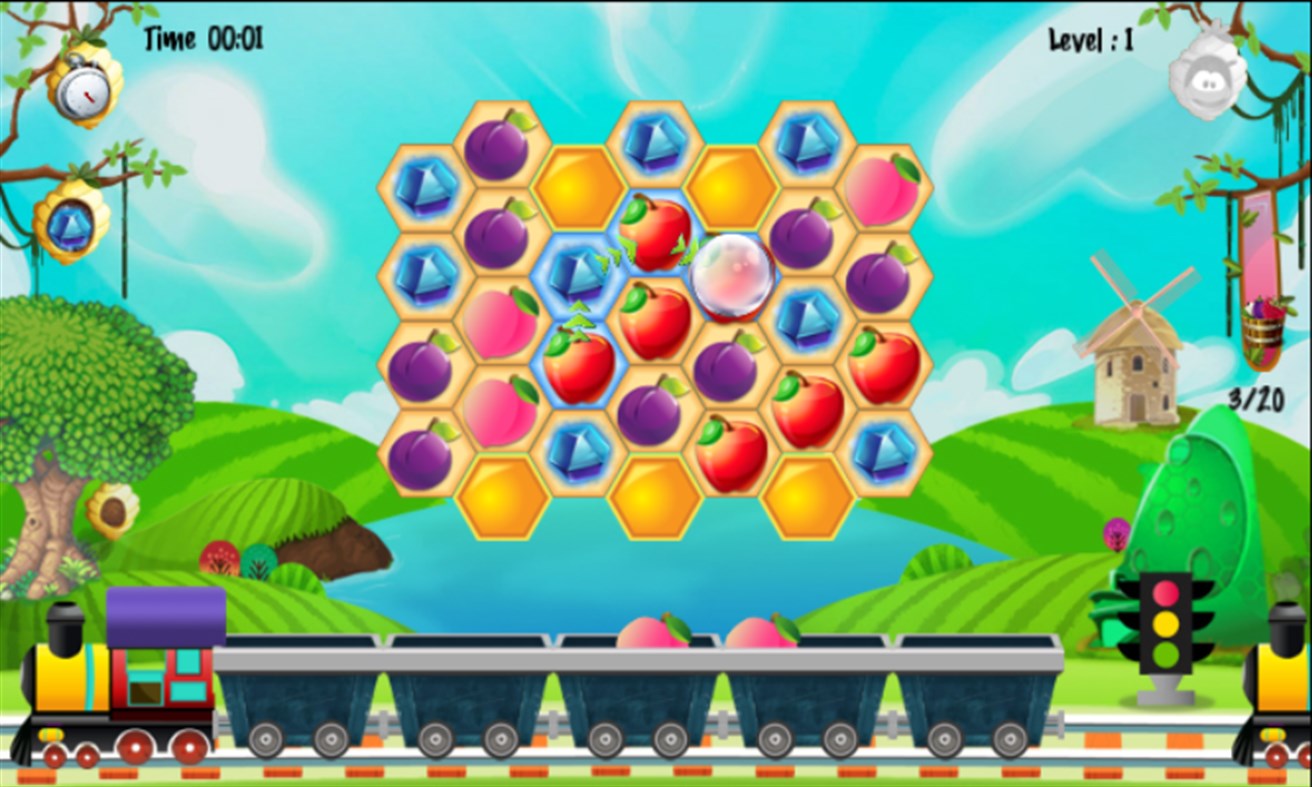Click the honey hexagon in the top row
This screenshot has height=787, width=1312.
pyautogui.click(x=577, y=185)
